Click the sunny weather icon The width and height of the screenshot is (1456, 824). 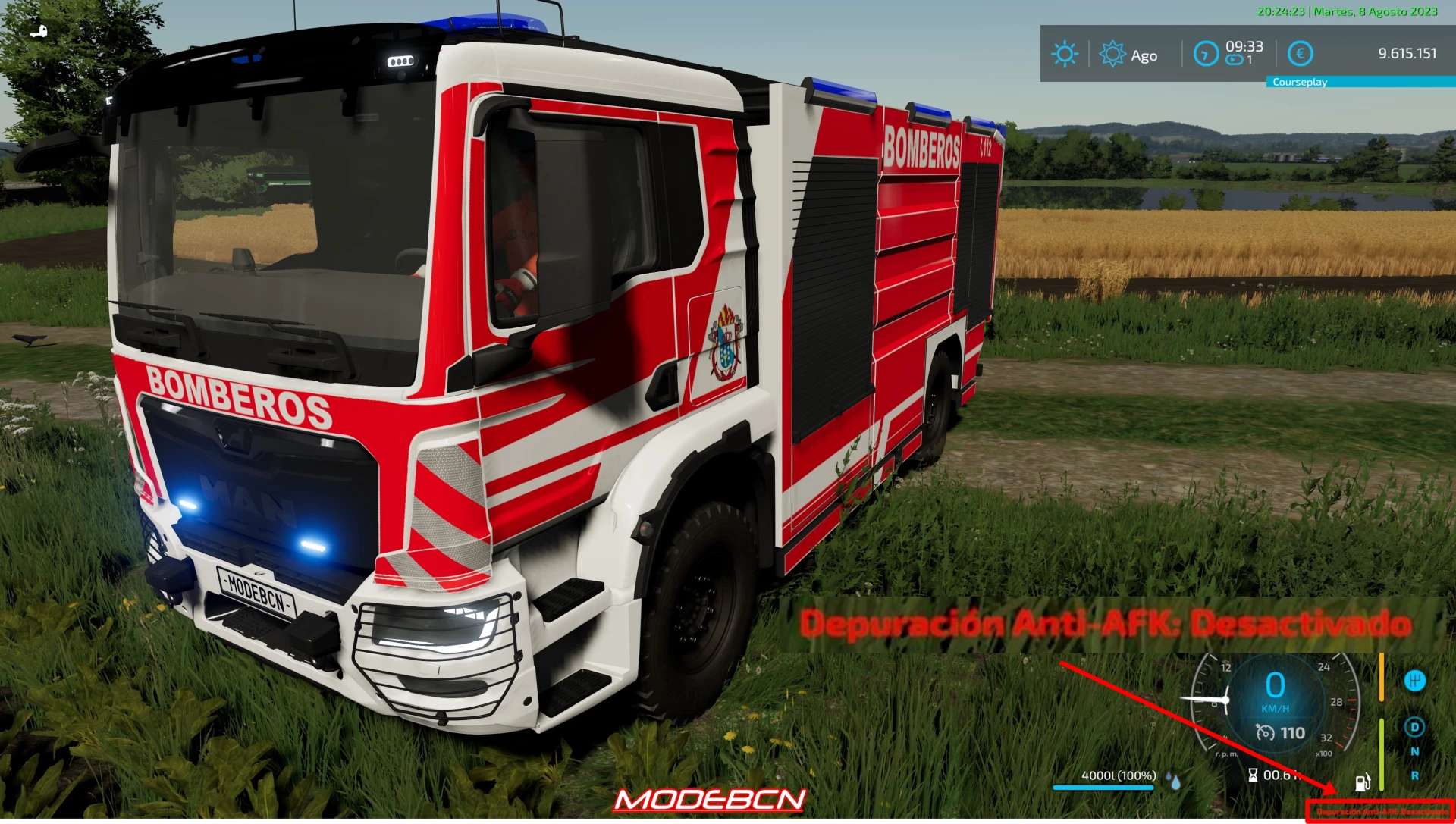pos(1064,54)
